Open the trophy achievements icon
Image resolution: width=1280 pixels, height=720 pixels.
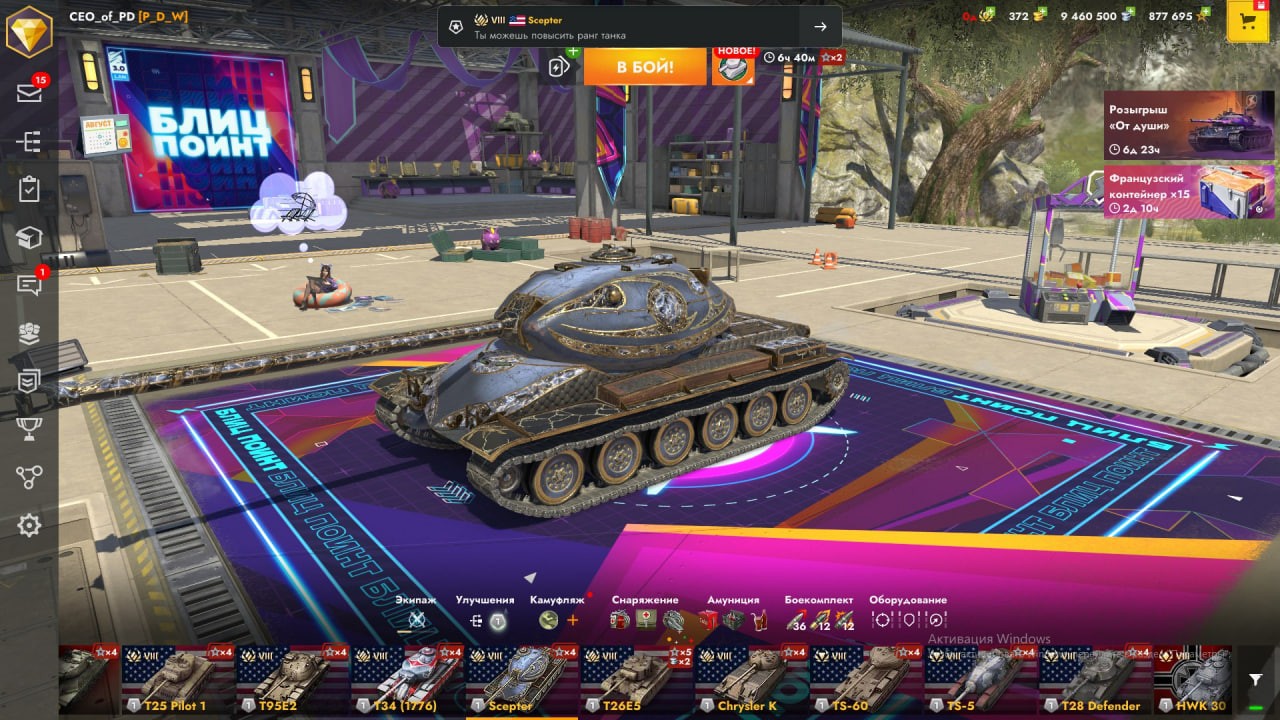click(29, 429)
